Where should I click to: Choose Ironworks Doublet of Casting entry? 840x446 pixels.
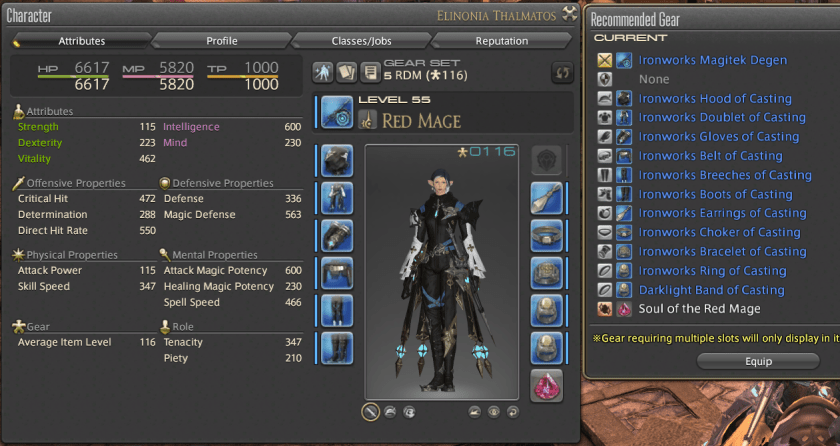pos(722,117)
